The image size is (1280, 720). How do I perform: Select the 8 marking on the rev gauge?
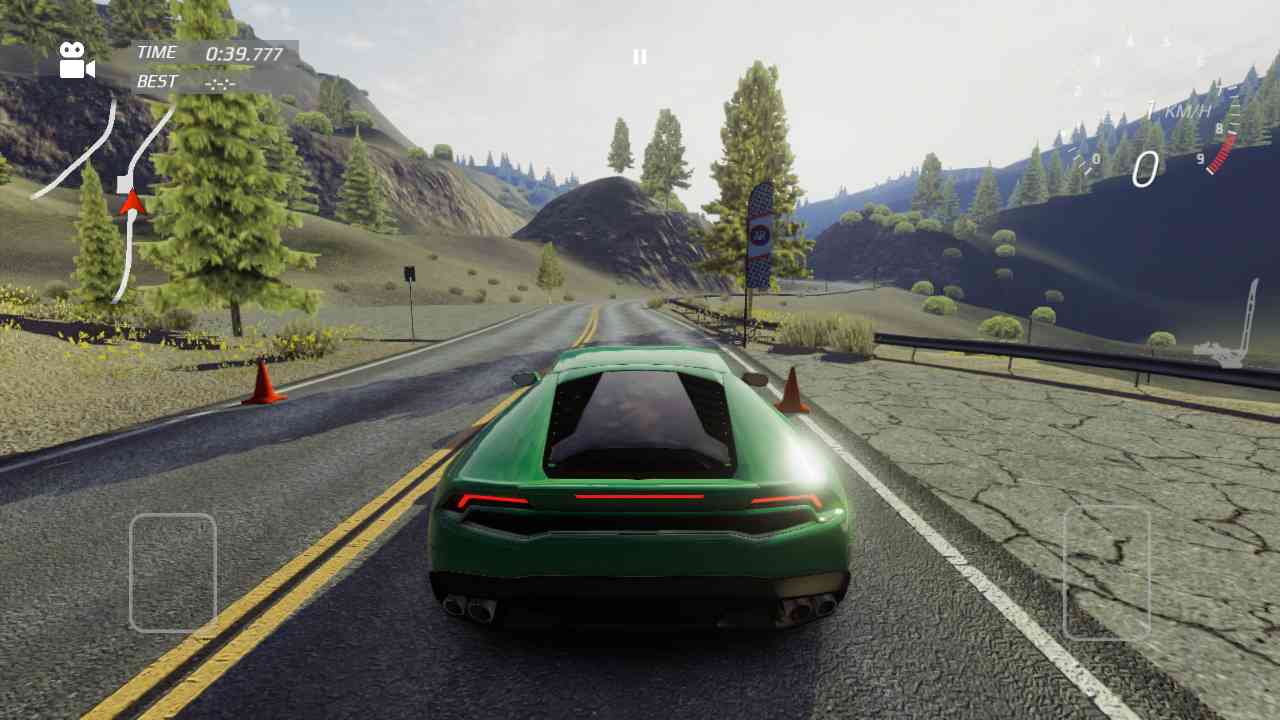pyautogui.click(x=1219, y=128)
